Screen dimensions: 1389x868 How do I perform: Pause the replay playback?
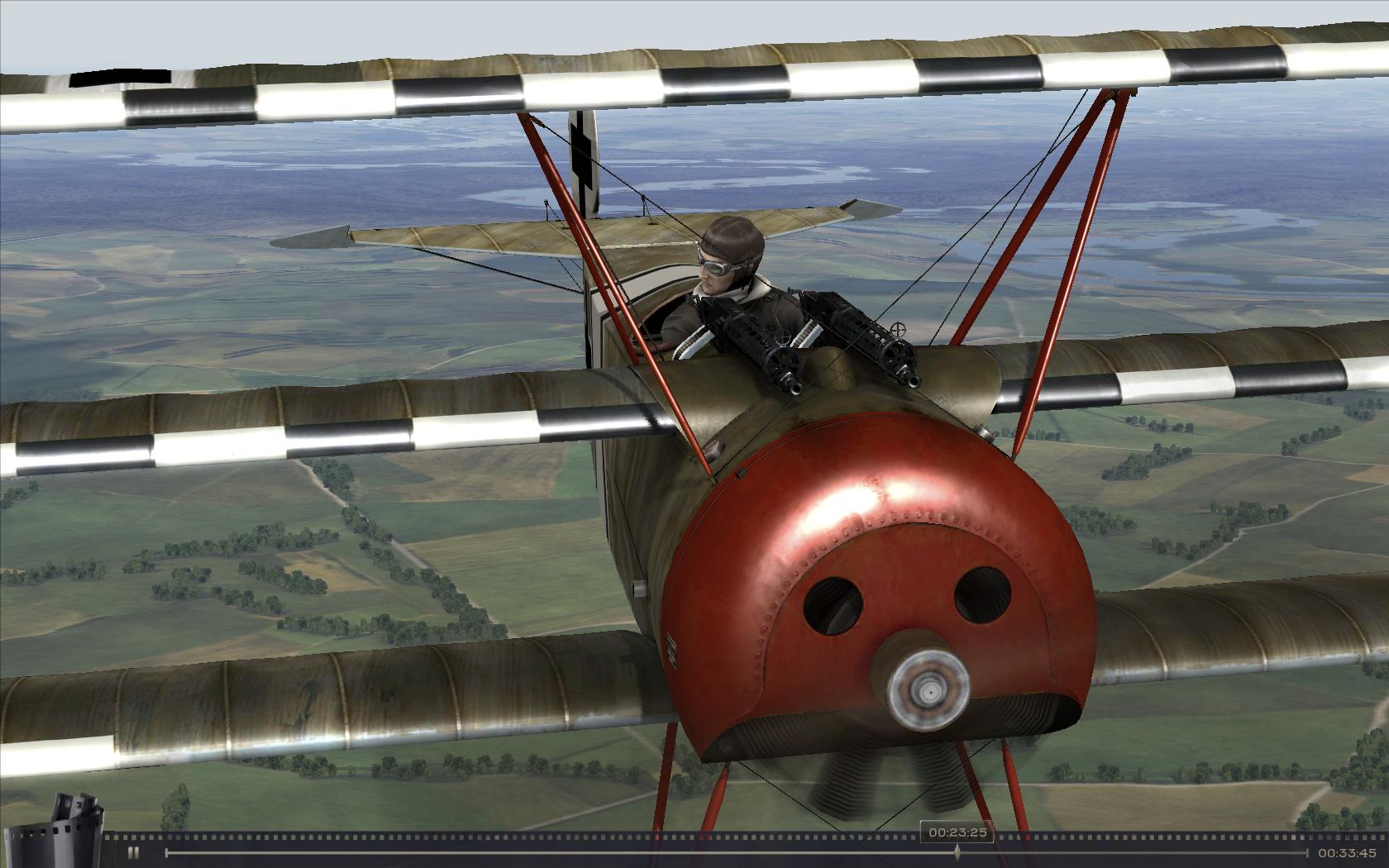(x=133, y=853)
